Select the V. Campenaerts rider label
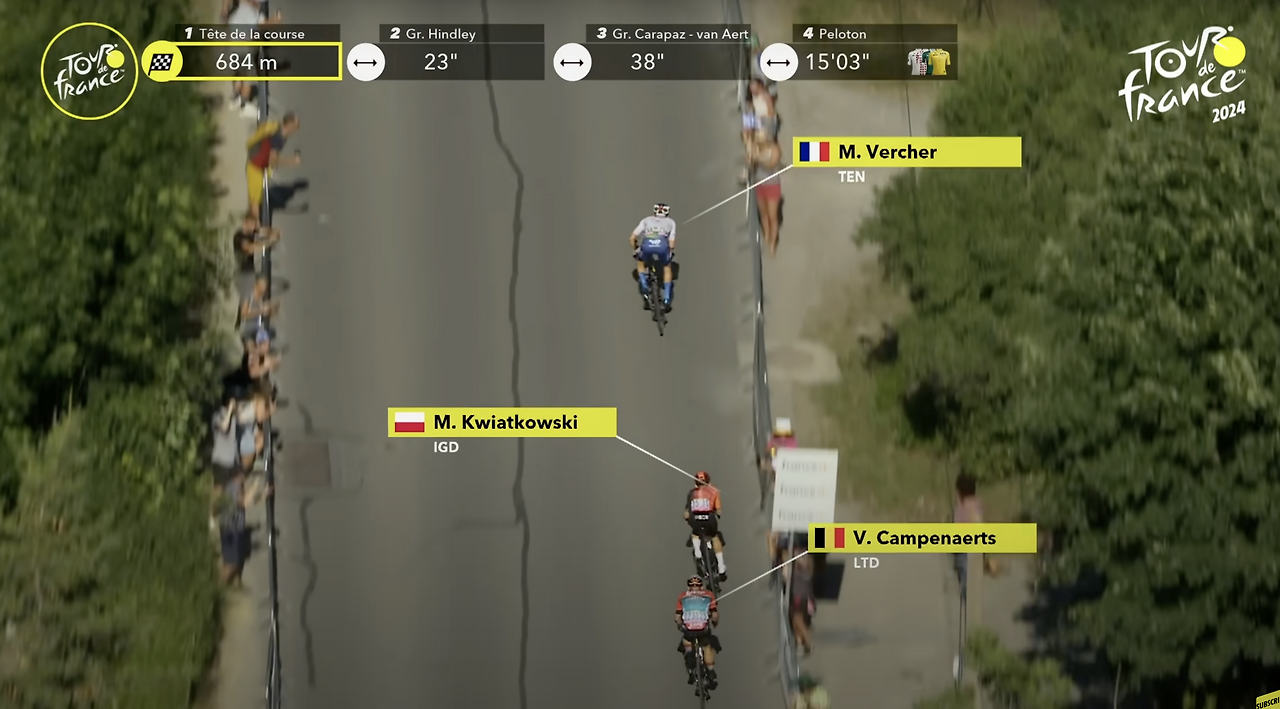 [x=922, y=538]
